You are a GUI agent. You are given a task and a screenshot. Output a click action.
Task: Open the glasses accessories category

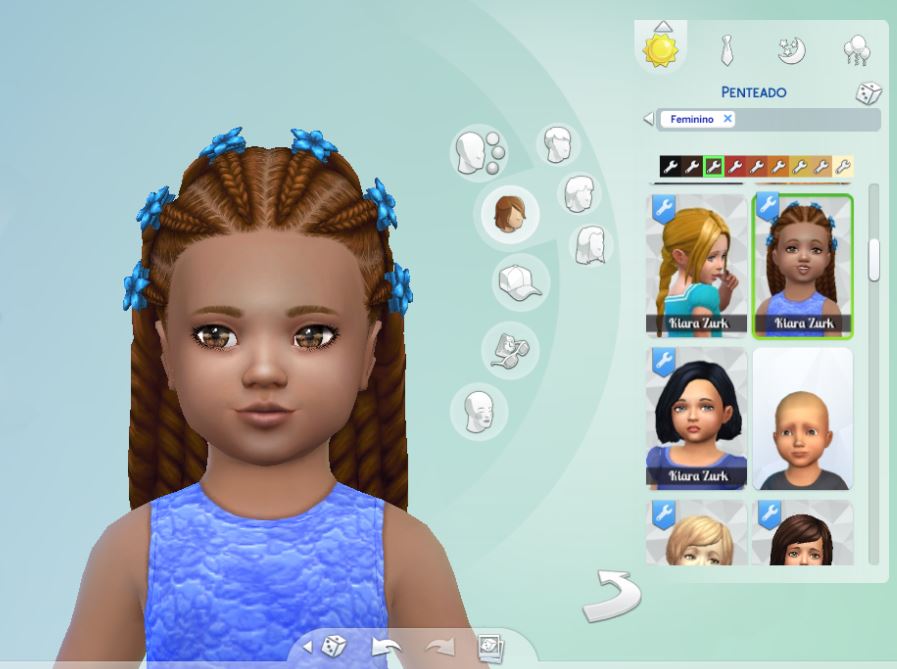[x=510, y=349]
